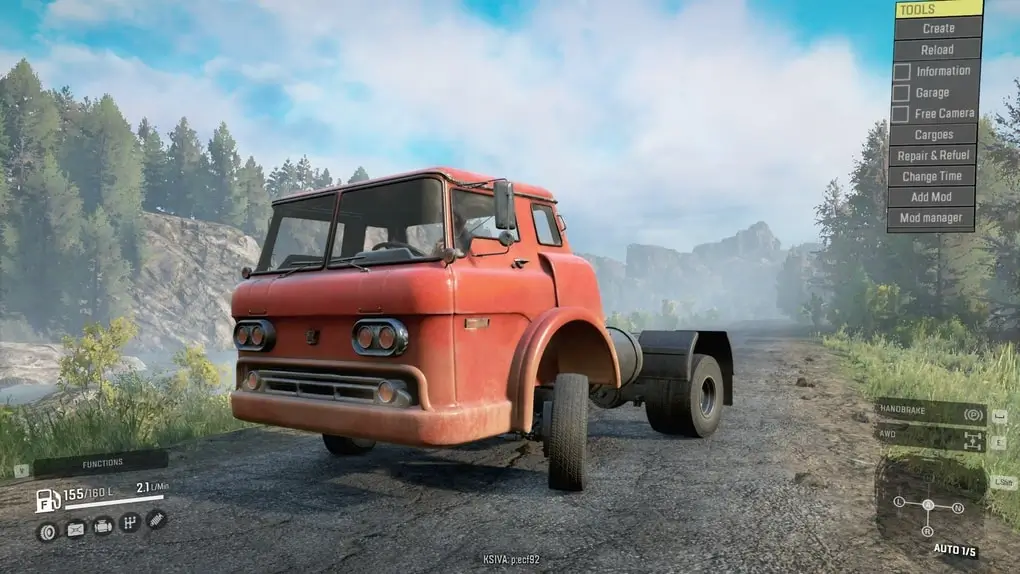The height and width of the screenshot is (574, 1020).
Task: Enable the Garage checkbox
Action: (x=901, y=93)
